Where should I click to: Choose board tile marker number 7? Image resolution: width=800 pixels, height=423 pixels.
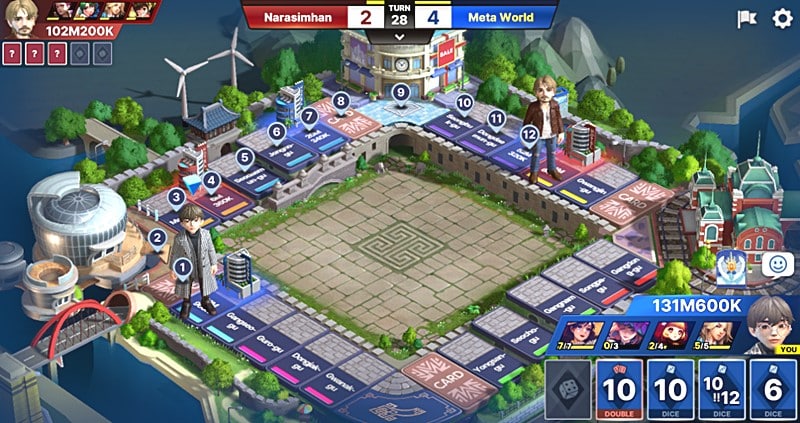pos(308,115)
